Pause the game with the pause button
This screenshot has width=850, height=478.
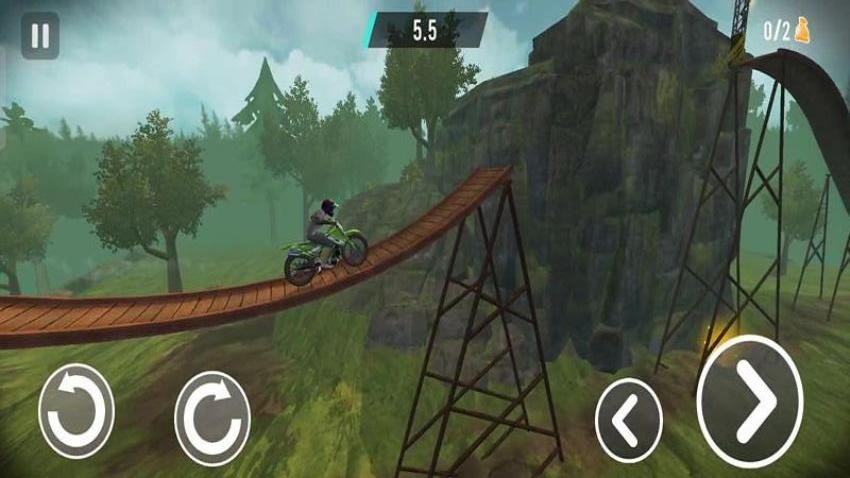click(x=40, y=36)
